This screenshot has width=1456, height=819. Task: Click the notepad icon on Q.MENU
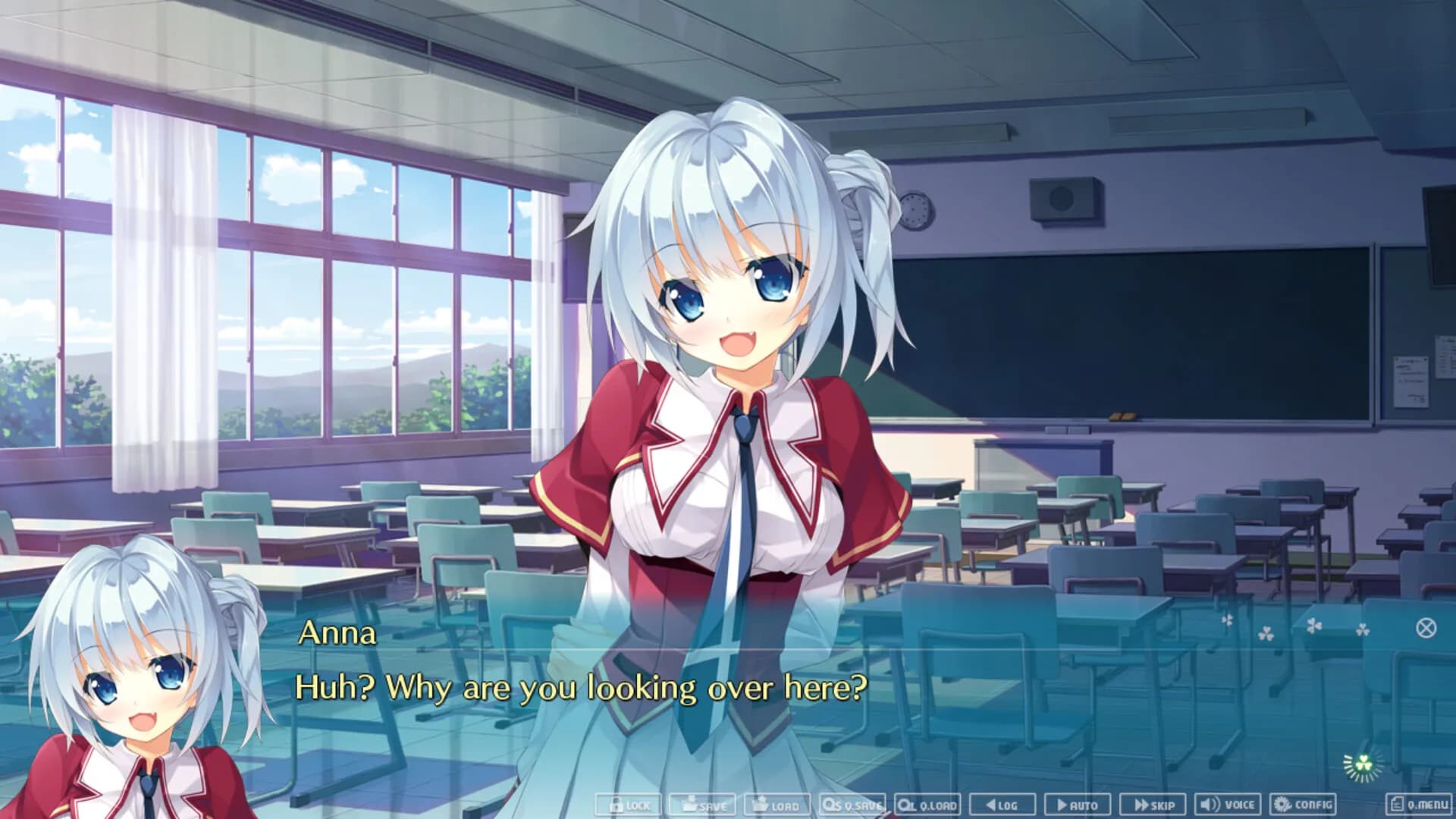(x=1395, y=805)
